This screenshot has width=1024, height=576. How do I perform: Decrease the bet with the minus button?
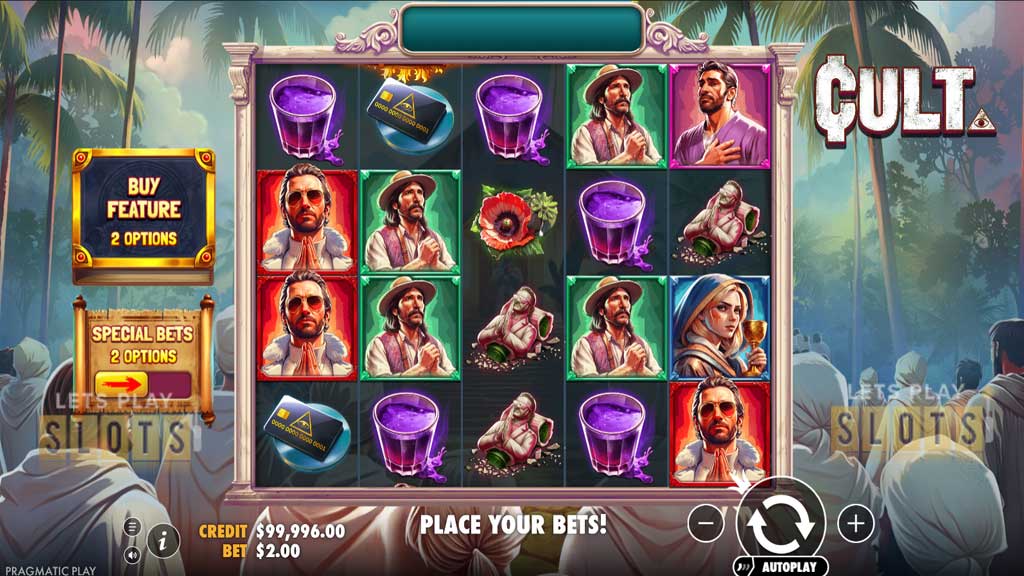[x=706, y=522]
